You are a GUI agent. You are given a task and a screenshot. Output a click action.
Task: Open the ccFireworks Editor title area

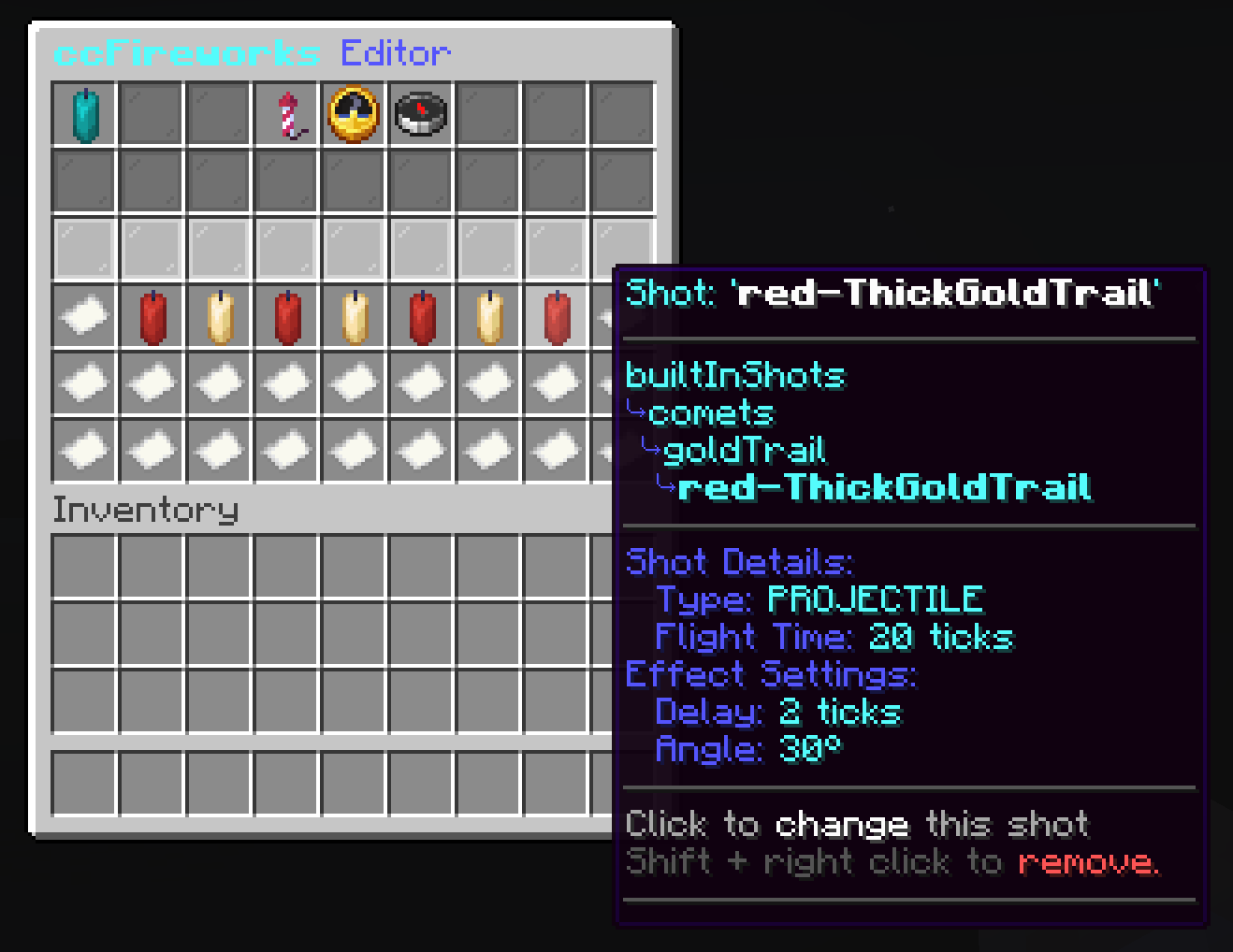coord(253,52)
